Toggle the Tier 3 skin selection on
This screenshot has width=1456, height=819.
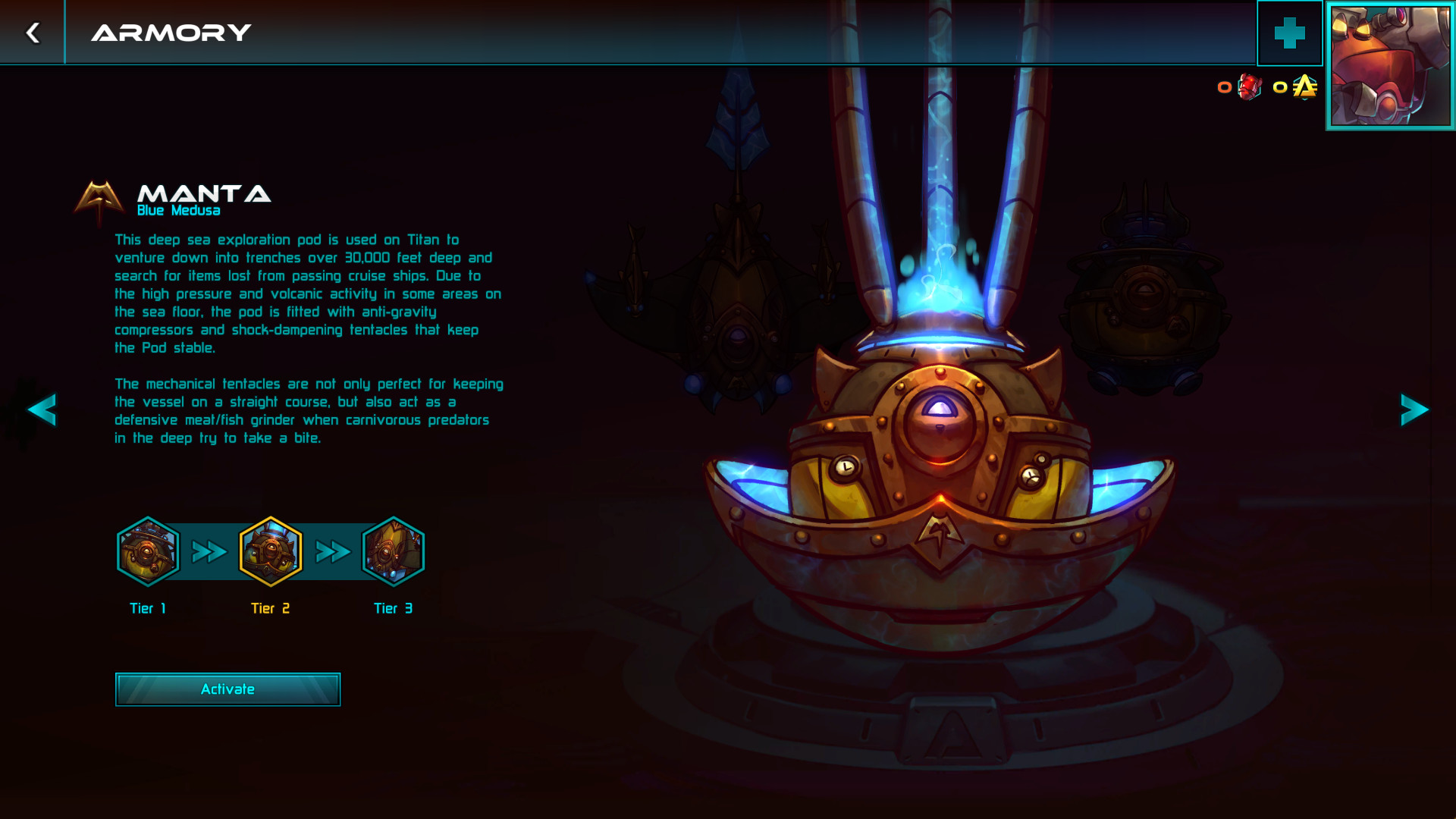click(393, 551)
